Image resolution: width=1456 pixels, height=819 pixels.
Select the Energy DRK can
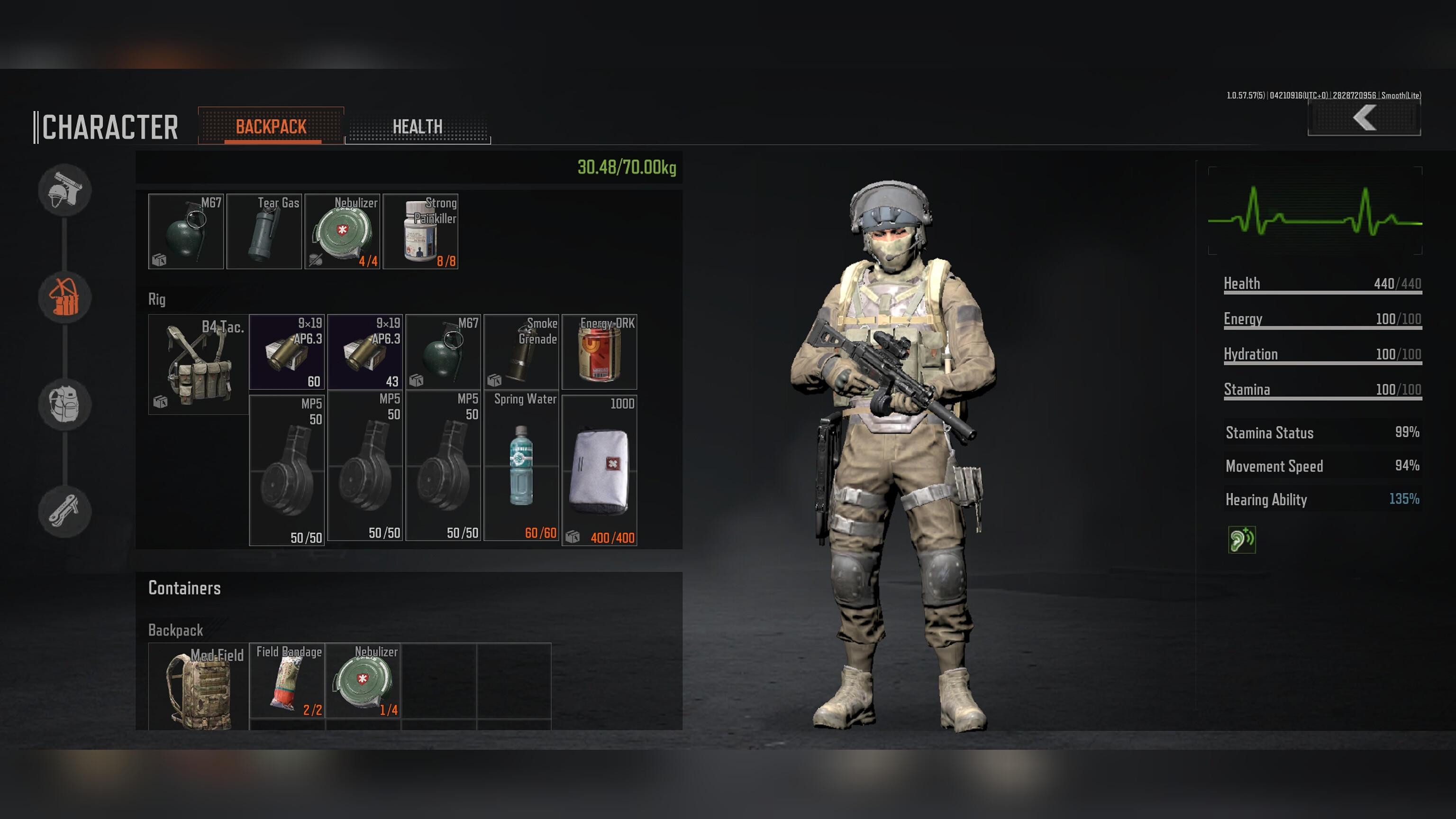point(599,352)
